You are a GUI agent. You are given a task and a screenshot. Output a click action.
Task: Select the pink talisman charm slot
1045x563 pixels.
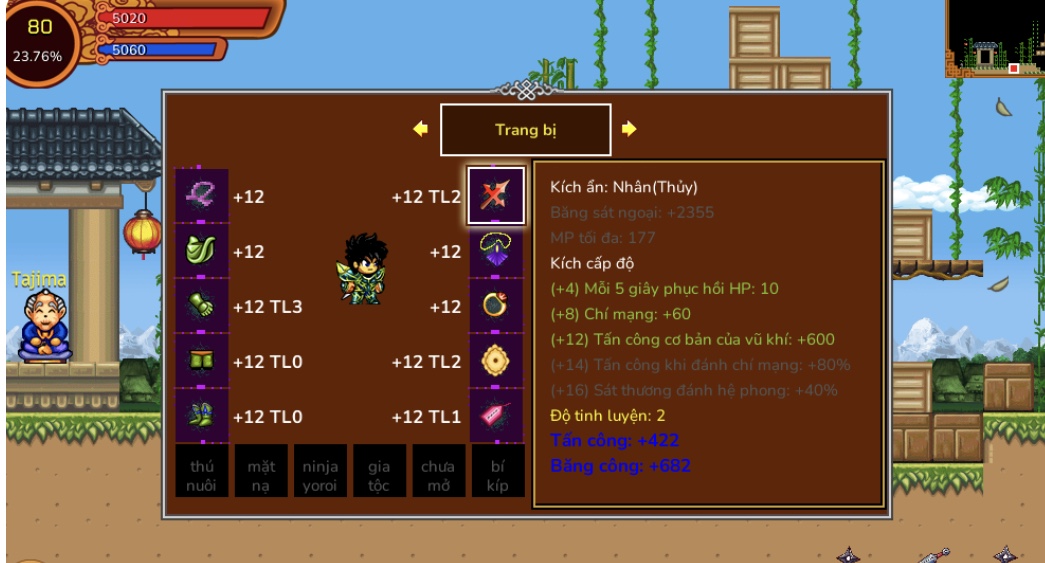(x=496, y=415)
